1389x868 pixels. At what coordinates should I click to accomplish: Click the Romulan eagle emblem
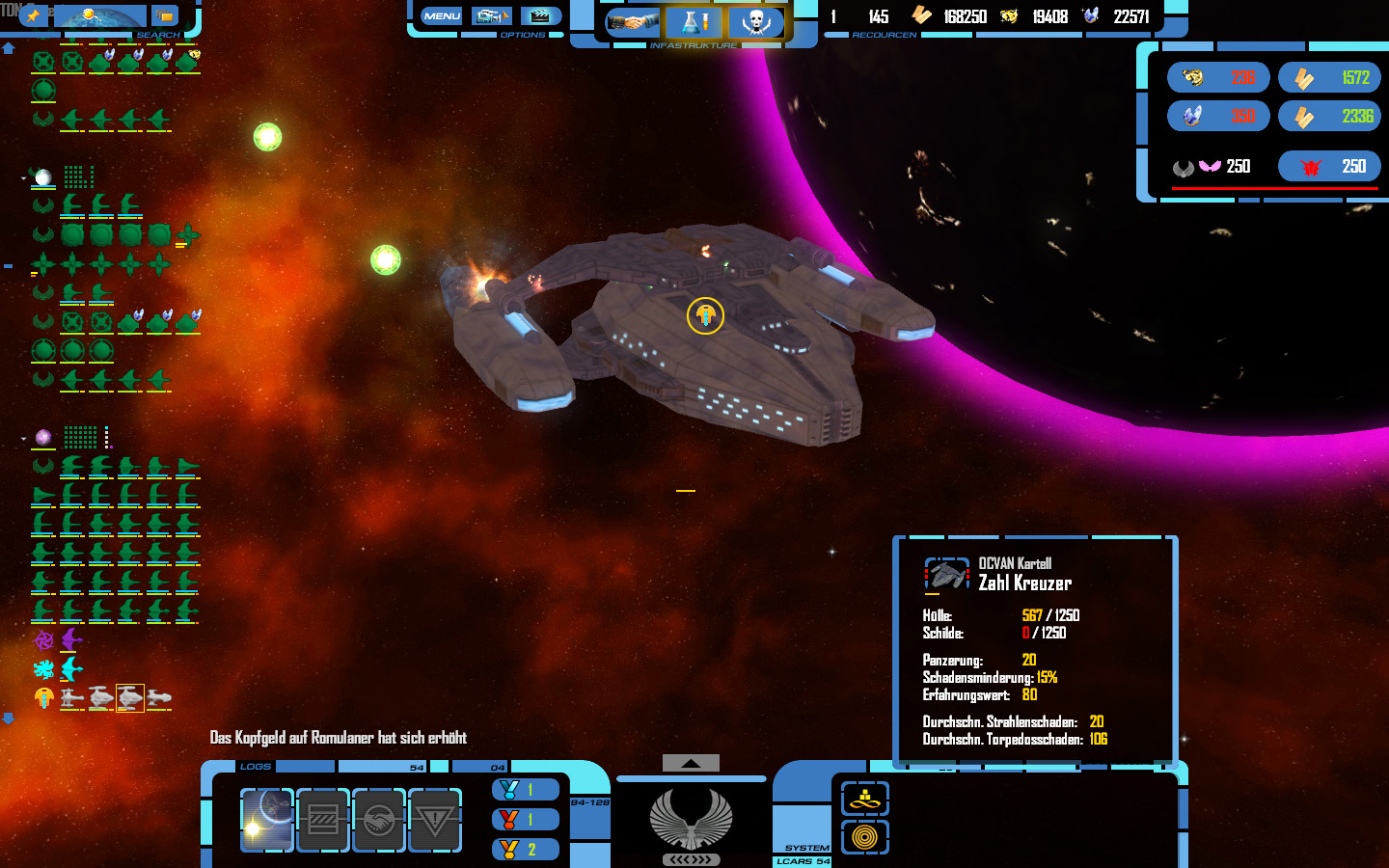(x=691, y=820)
